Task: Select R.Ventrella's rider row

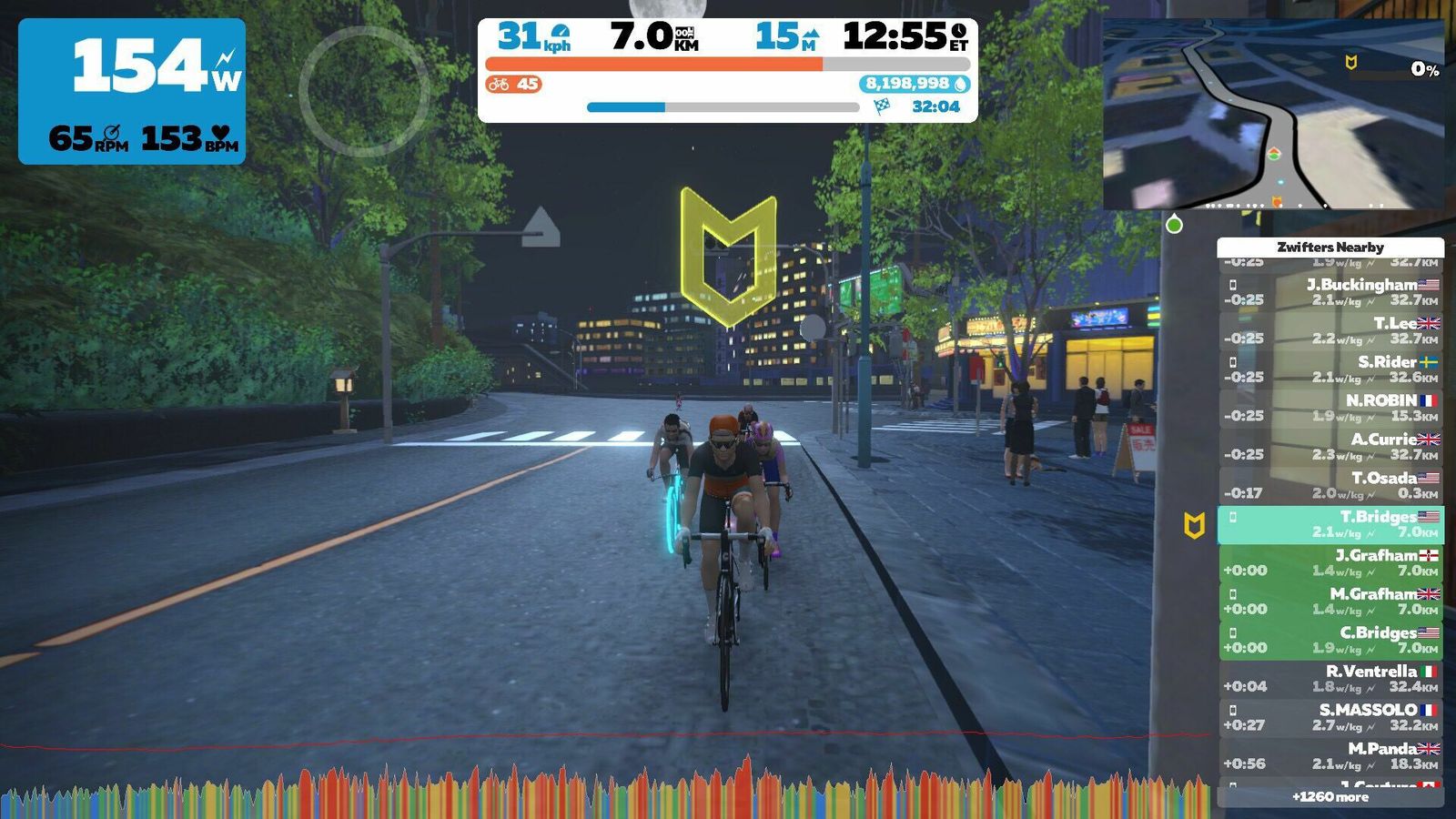Action: coord(1330,679)
